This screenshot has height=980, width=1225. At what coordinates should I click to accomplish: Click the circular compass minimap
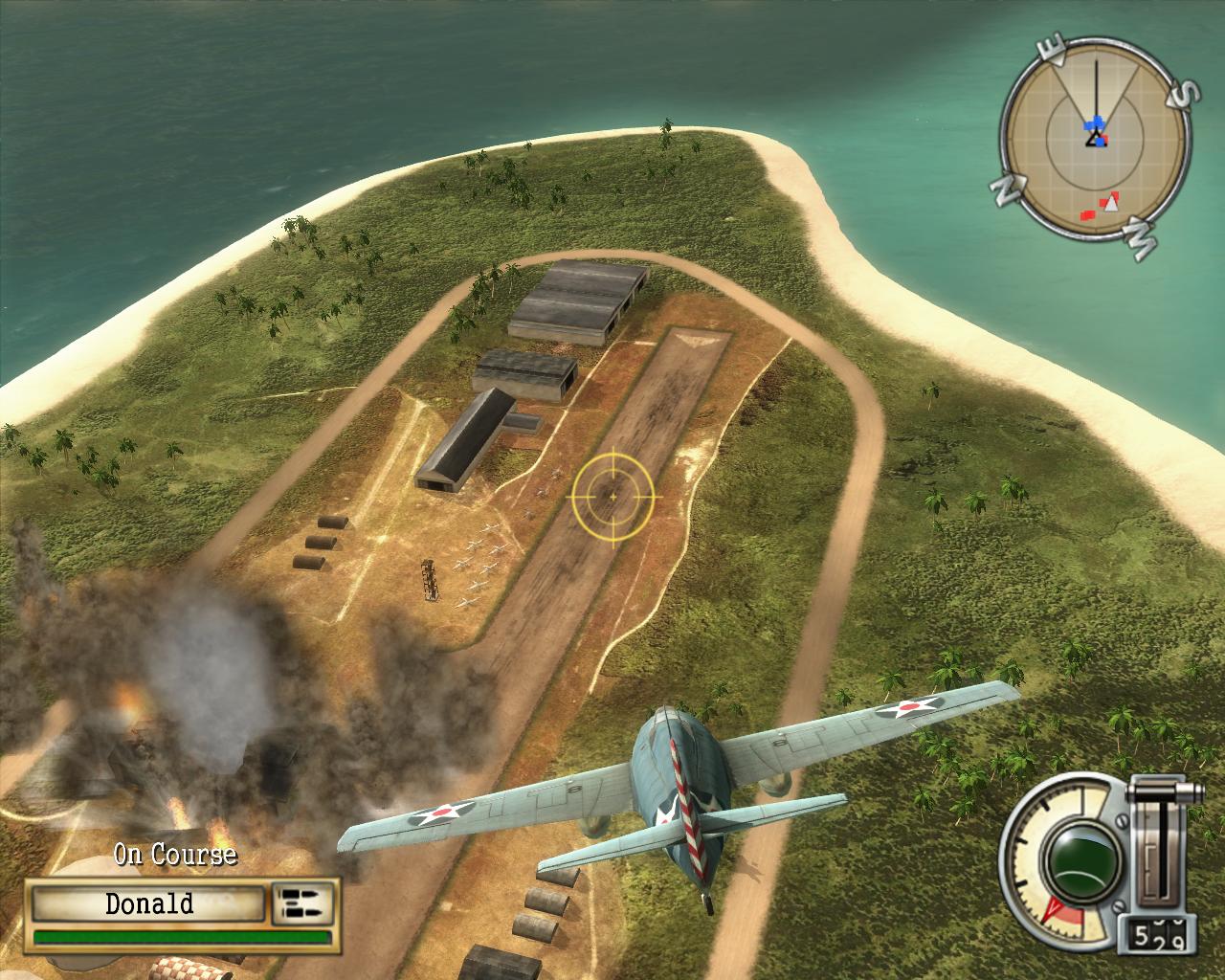[x=1095, y=149]
